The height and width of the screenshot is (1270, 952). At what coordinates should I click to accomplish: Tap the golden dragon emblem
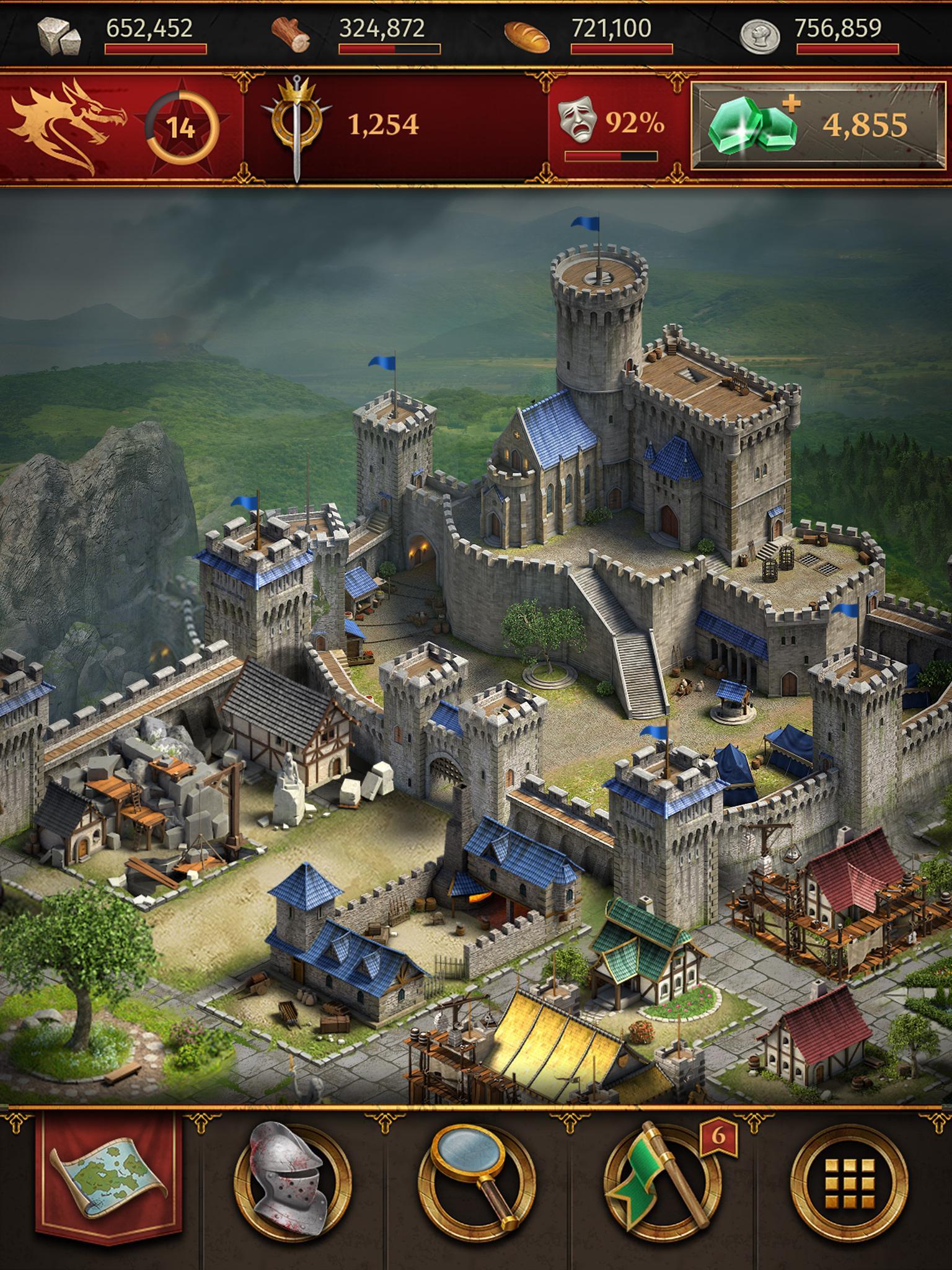pos(67,126)
